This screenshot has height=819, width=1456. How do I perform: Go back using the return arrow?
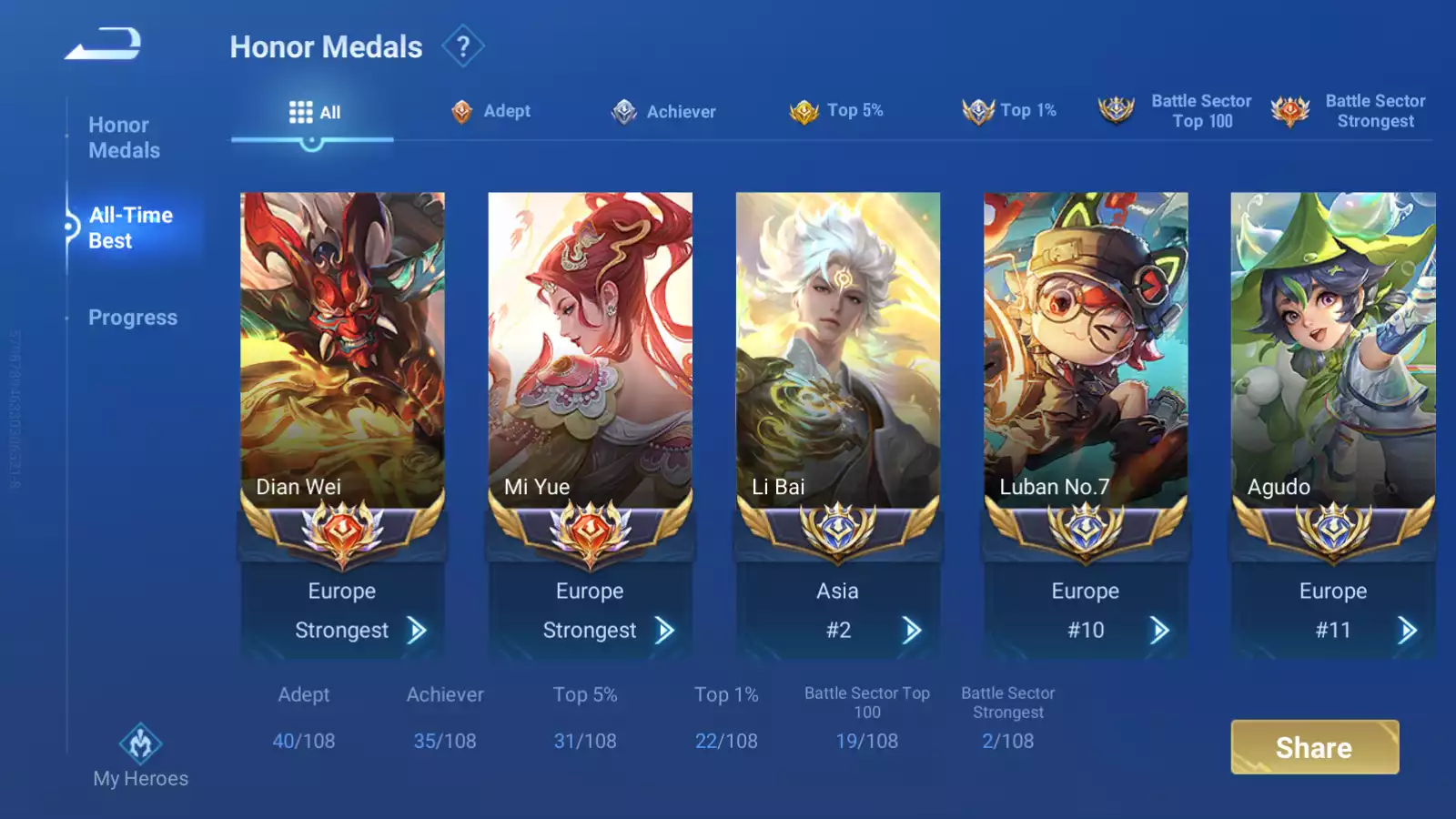pyautogui.click(x=104, y=44)
